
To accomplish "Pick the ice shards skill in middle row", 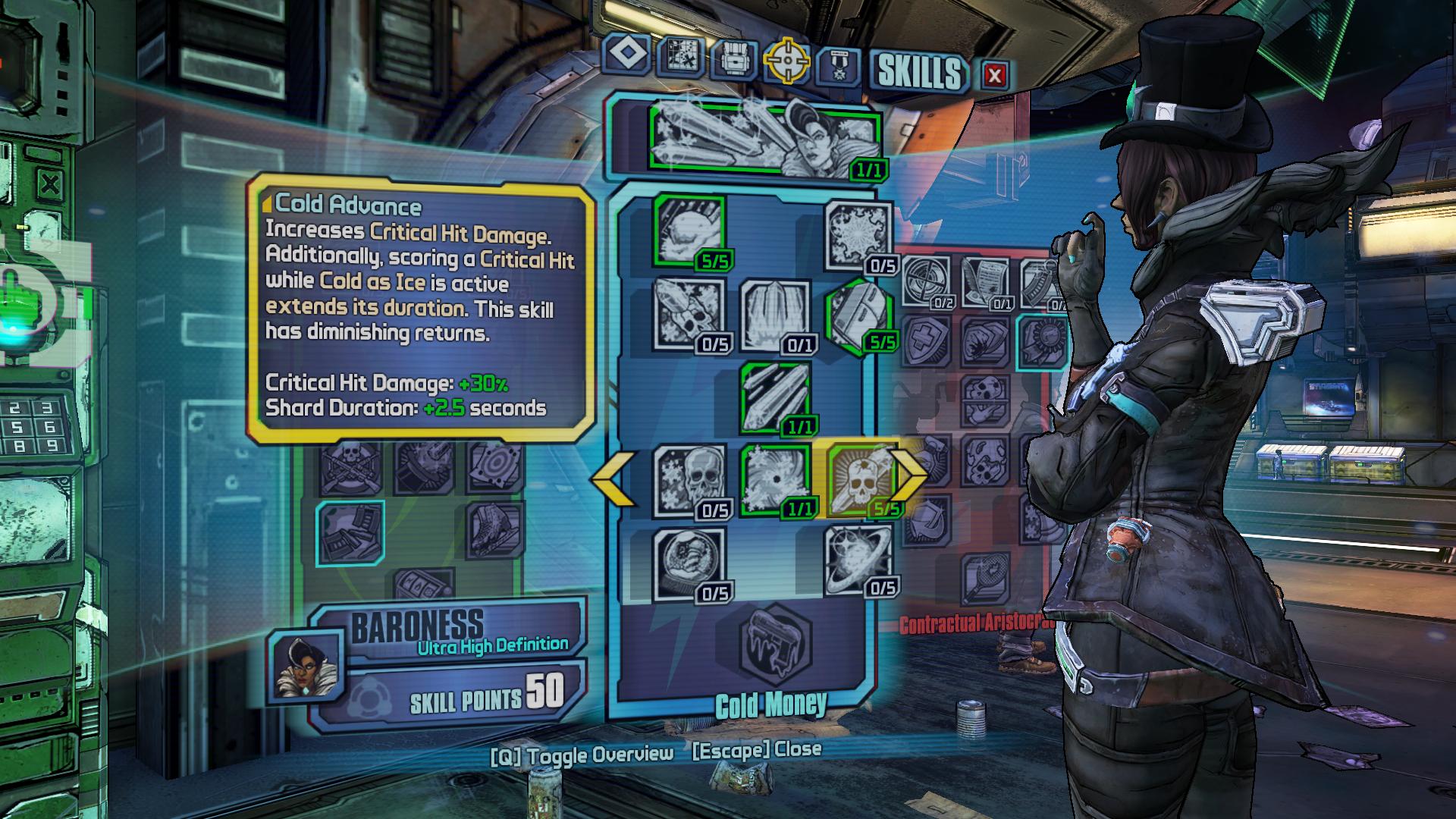I will point(774,396).
